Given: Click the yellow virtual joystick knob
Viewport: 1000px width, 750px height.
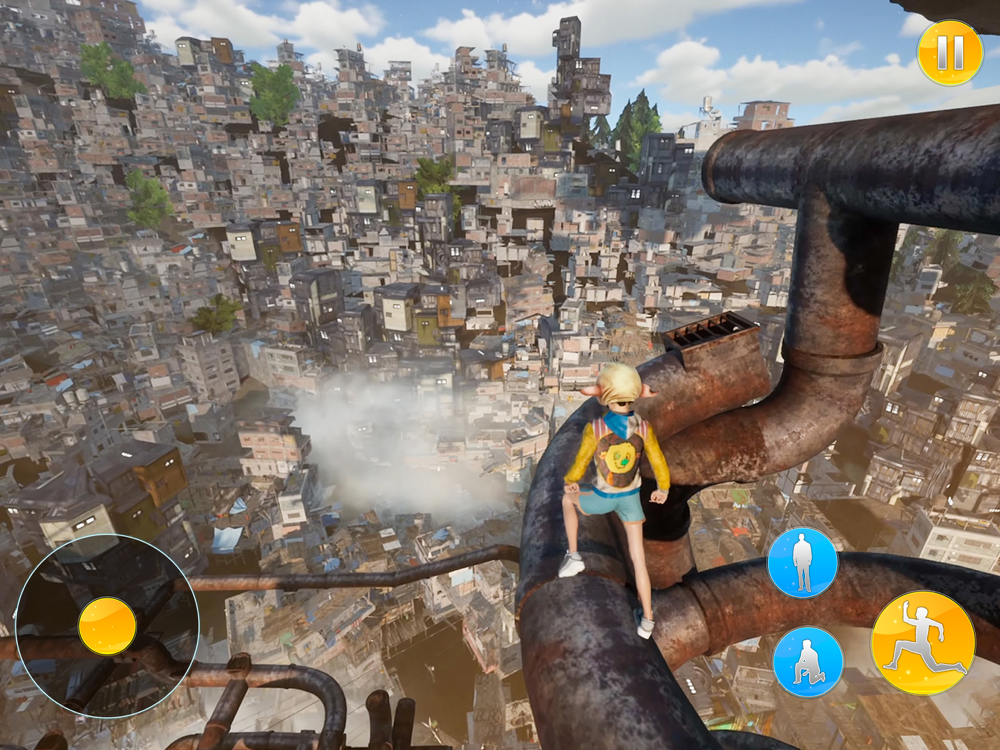Looking at the screenshot, I should (107, 626).
